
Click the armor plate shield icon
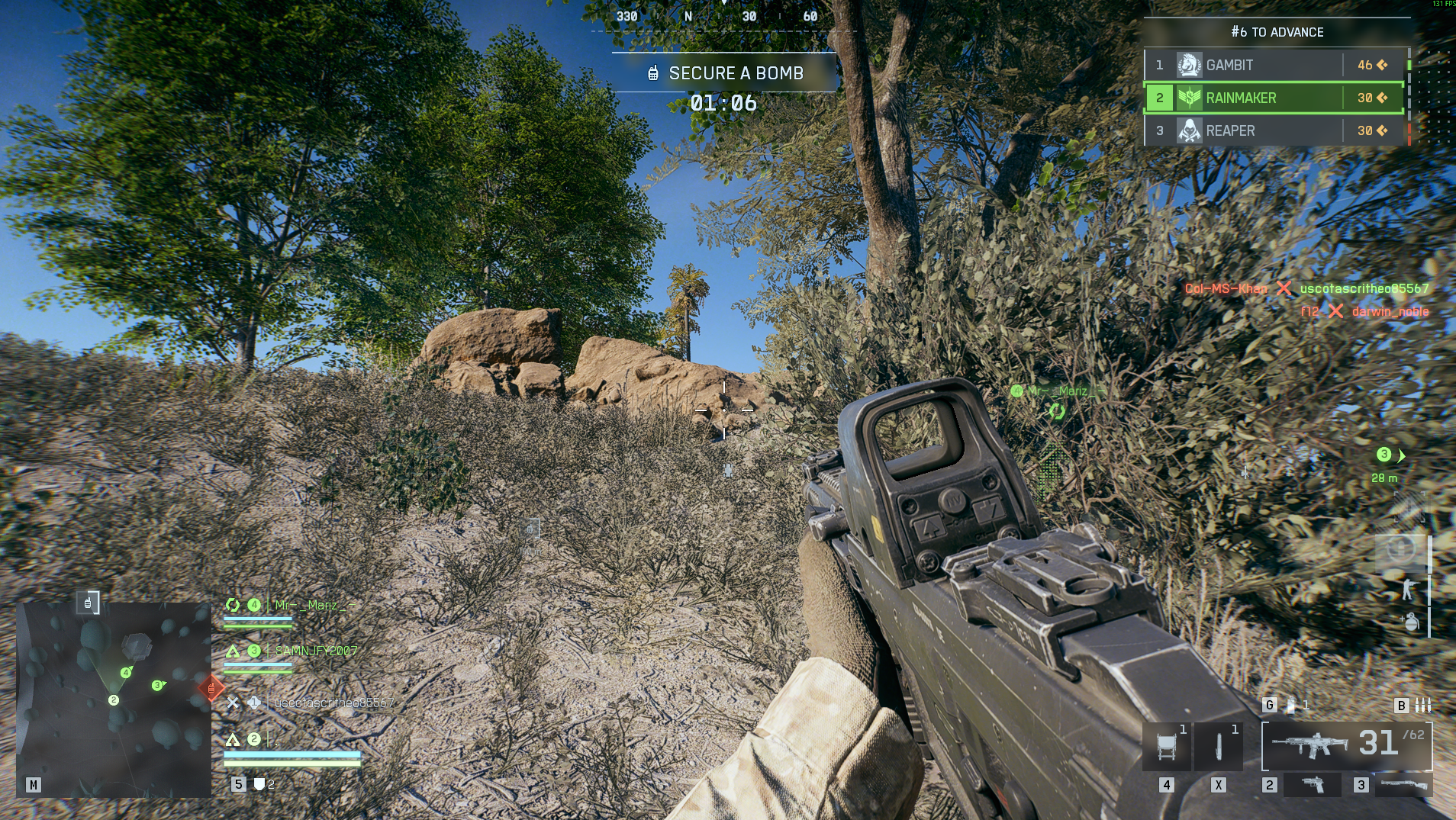click(x=259, y=784)
